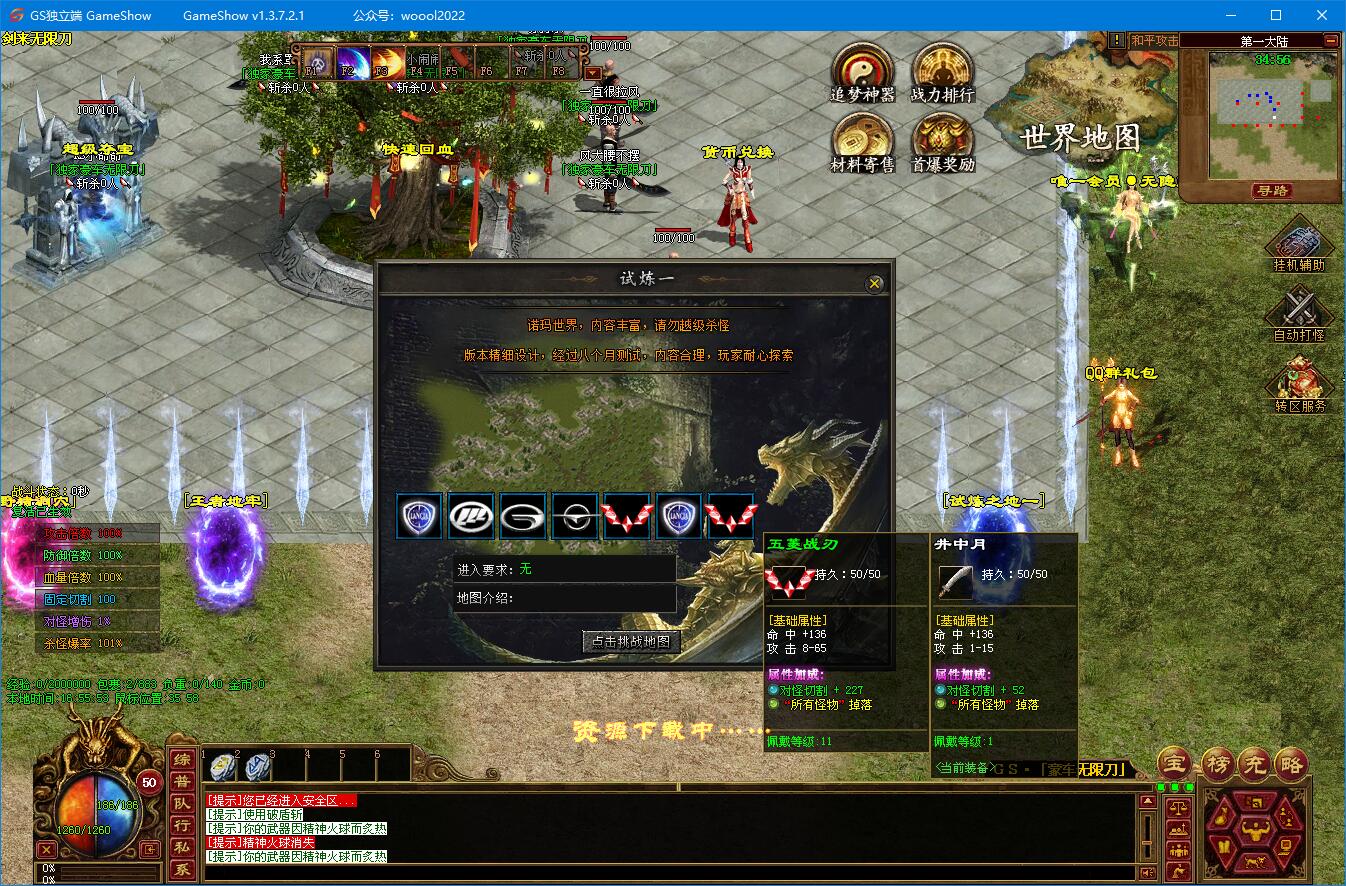
Task: Toggle the 挂机辅助 auto-assist feature
Action: pyautogui.click(x=1299, y=243)
